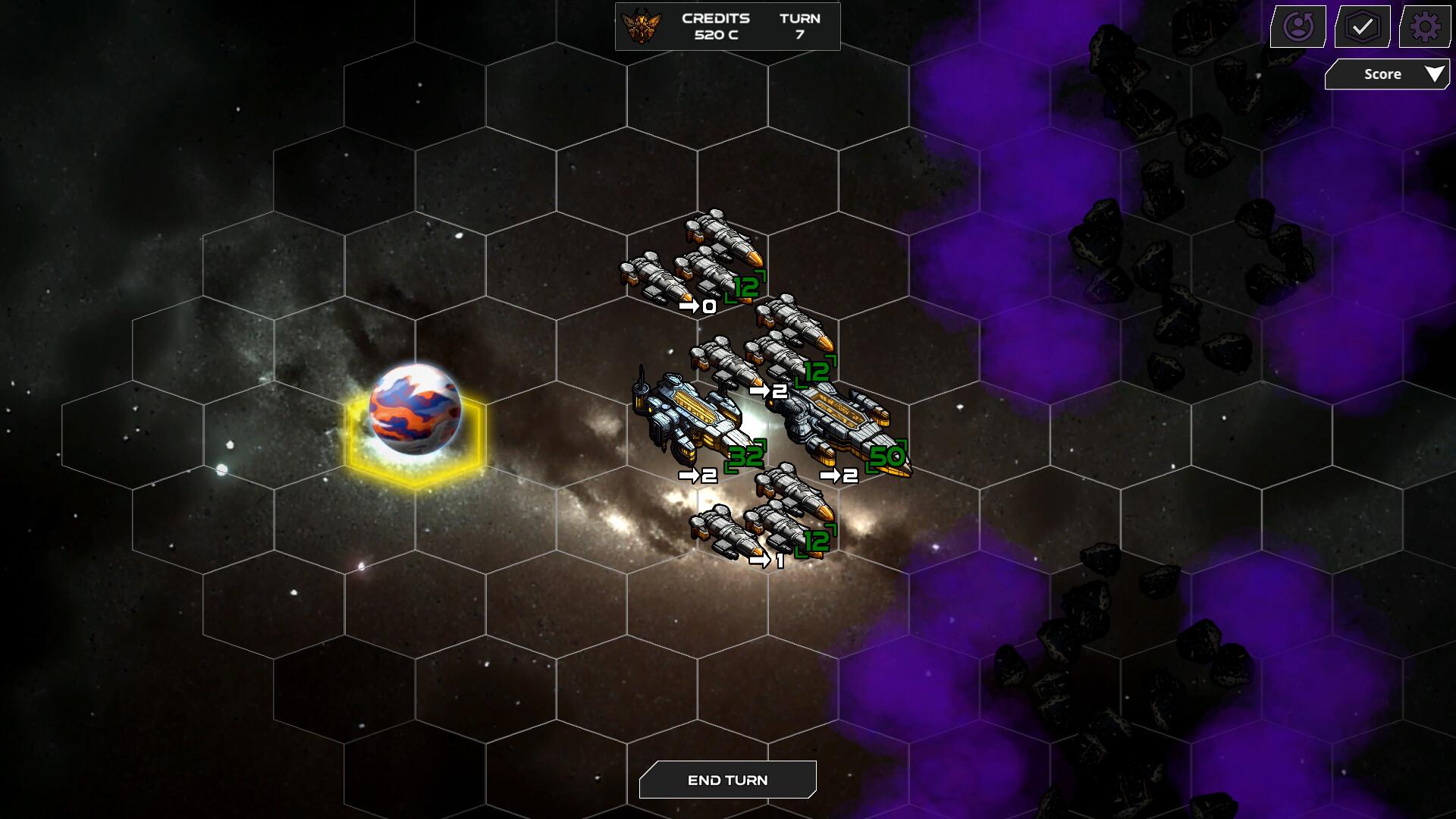The image size is (1456, 819).
Task: Open the settings gear
Action: (1424, 27)
